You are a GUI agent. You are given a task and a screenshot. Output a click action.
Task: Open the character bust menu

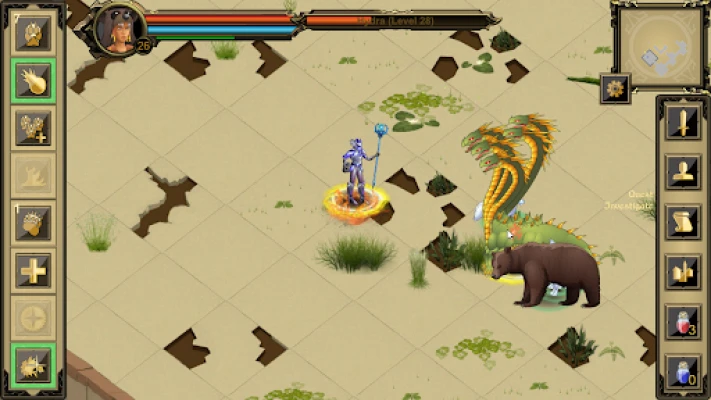tap(682, 172)
